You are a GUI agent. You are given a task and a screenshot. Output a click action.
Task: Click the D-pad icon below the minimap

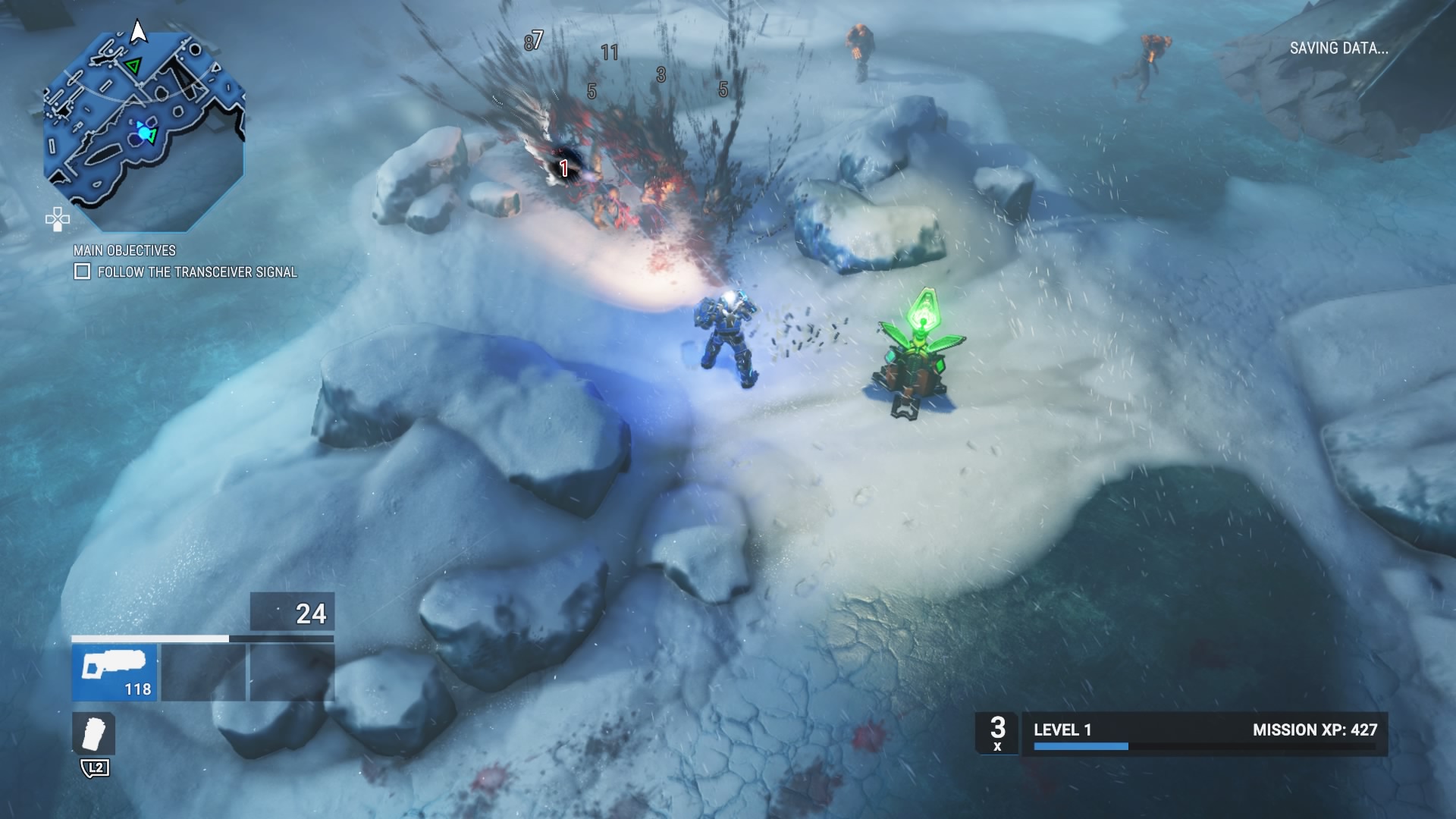58,221
